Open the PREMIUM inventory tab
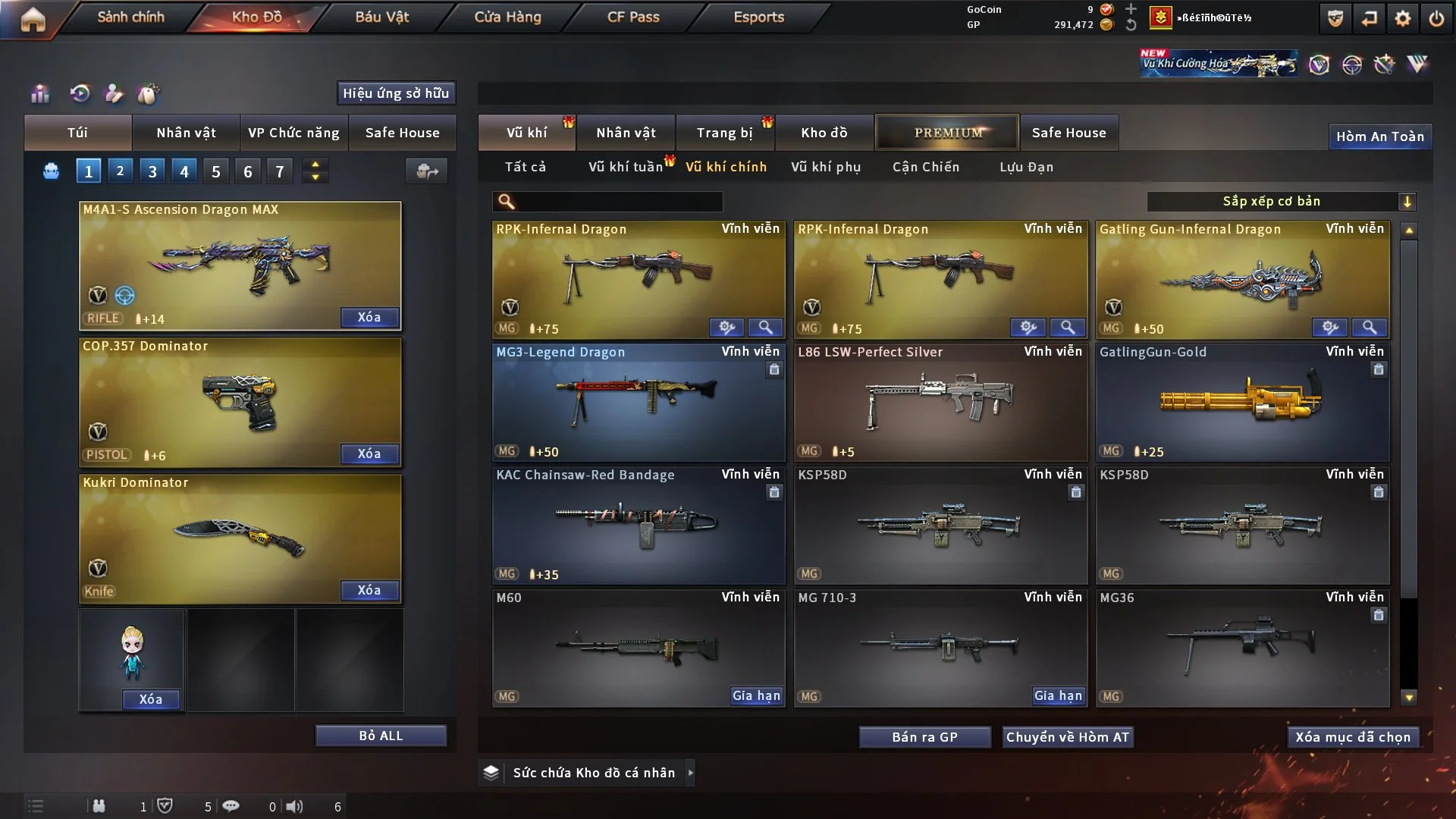The image size is (1456, 819). point(948,133)
